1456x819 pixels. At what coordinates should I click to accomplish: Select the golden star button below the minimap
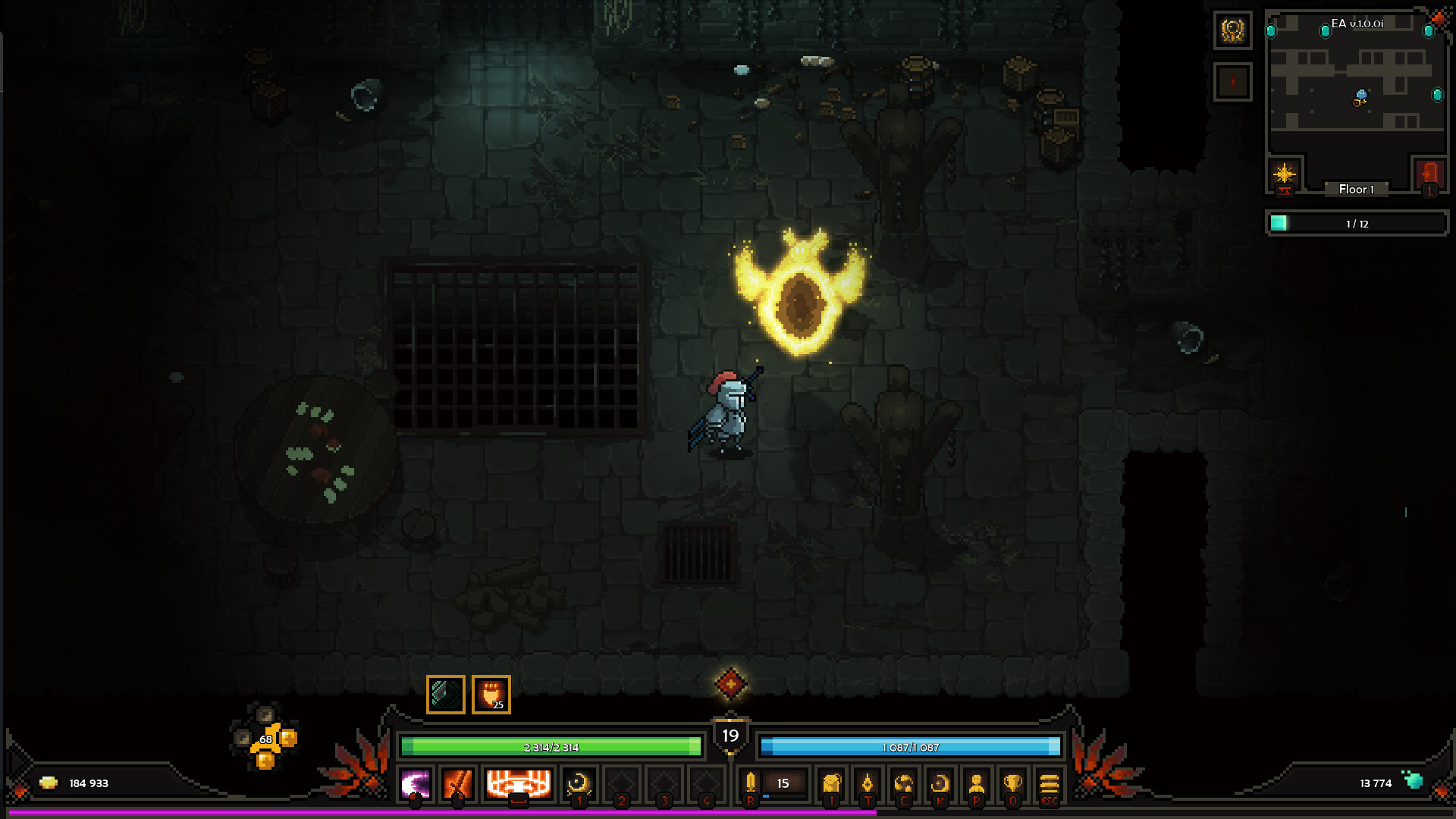click(1284, 174)
